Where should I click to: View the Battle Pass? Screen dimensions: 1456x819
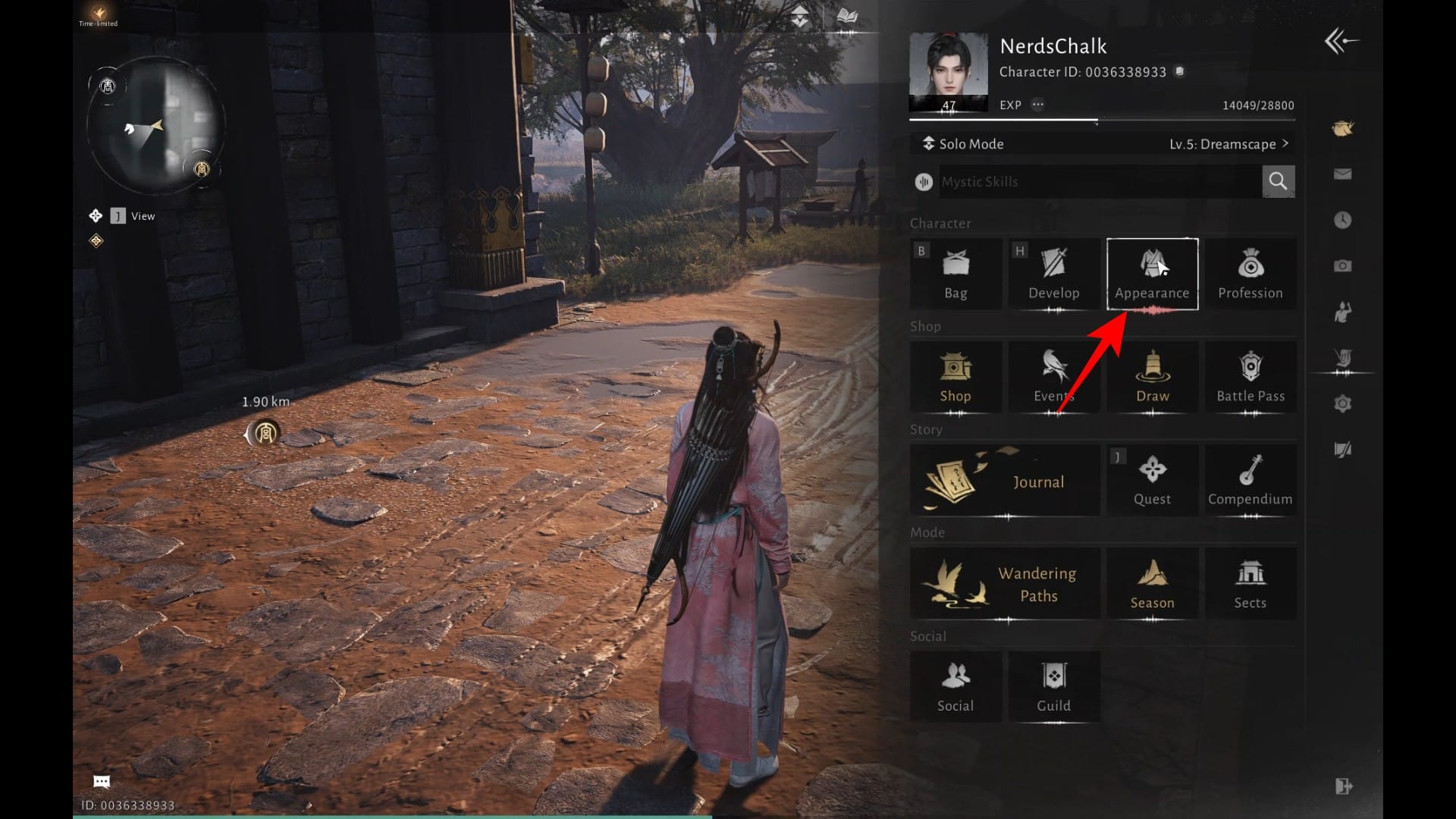[x=1250, y=377]
